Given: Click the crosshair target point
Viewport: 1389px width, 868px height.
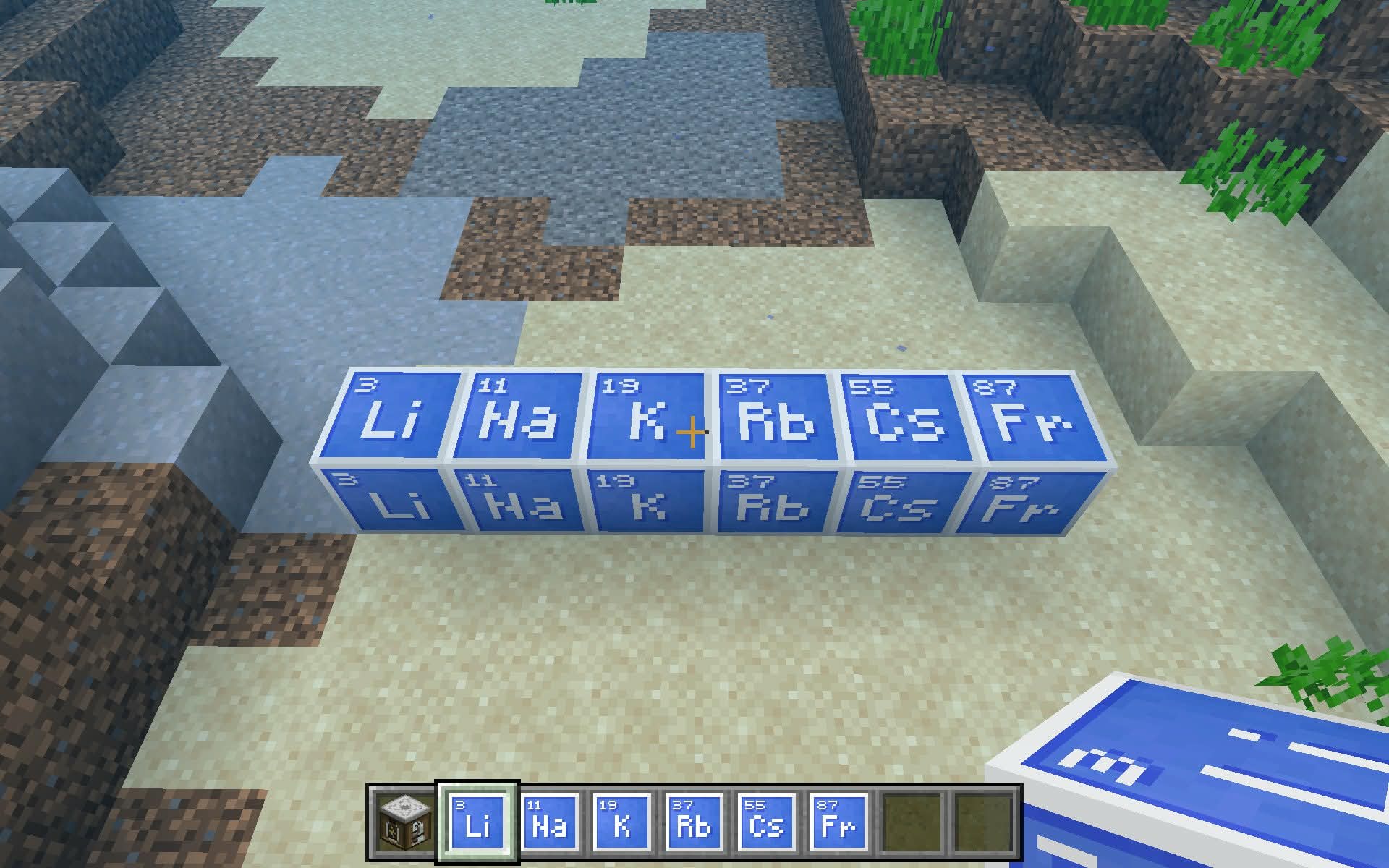Looking at the screenshot, I should click(x=691, y=432).
